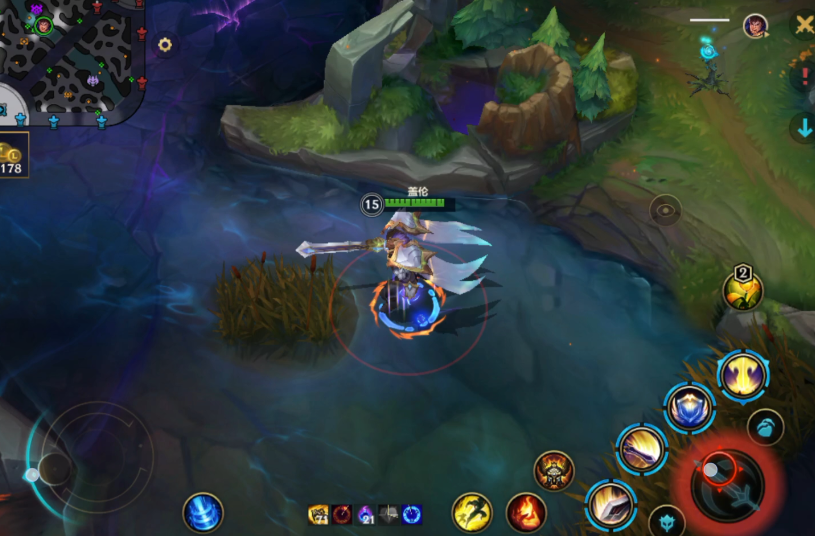Open the yellow crossed-swords scoreboard button
The width and height of the screenshot is (815, 536).
[x=803, y=24]
